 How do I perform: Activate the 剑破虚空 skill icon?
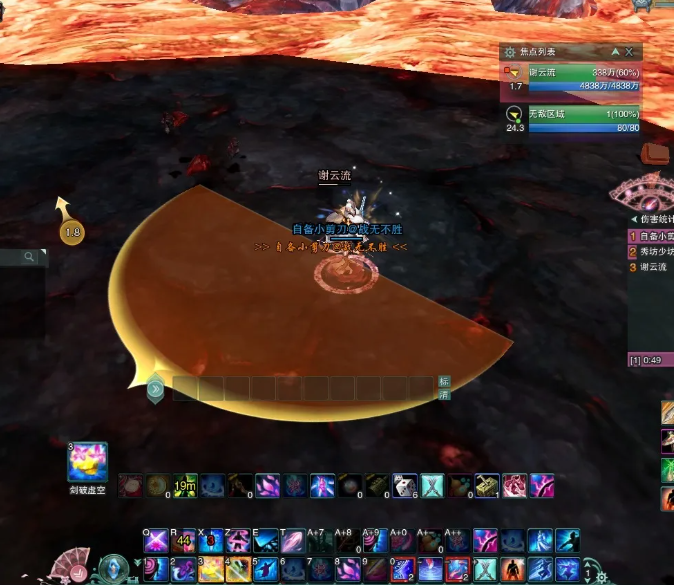tap(87, 462)
